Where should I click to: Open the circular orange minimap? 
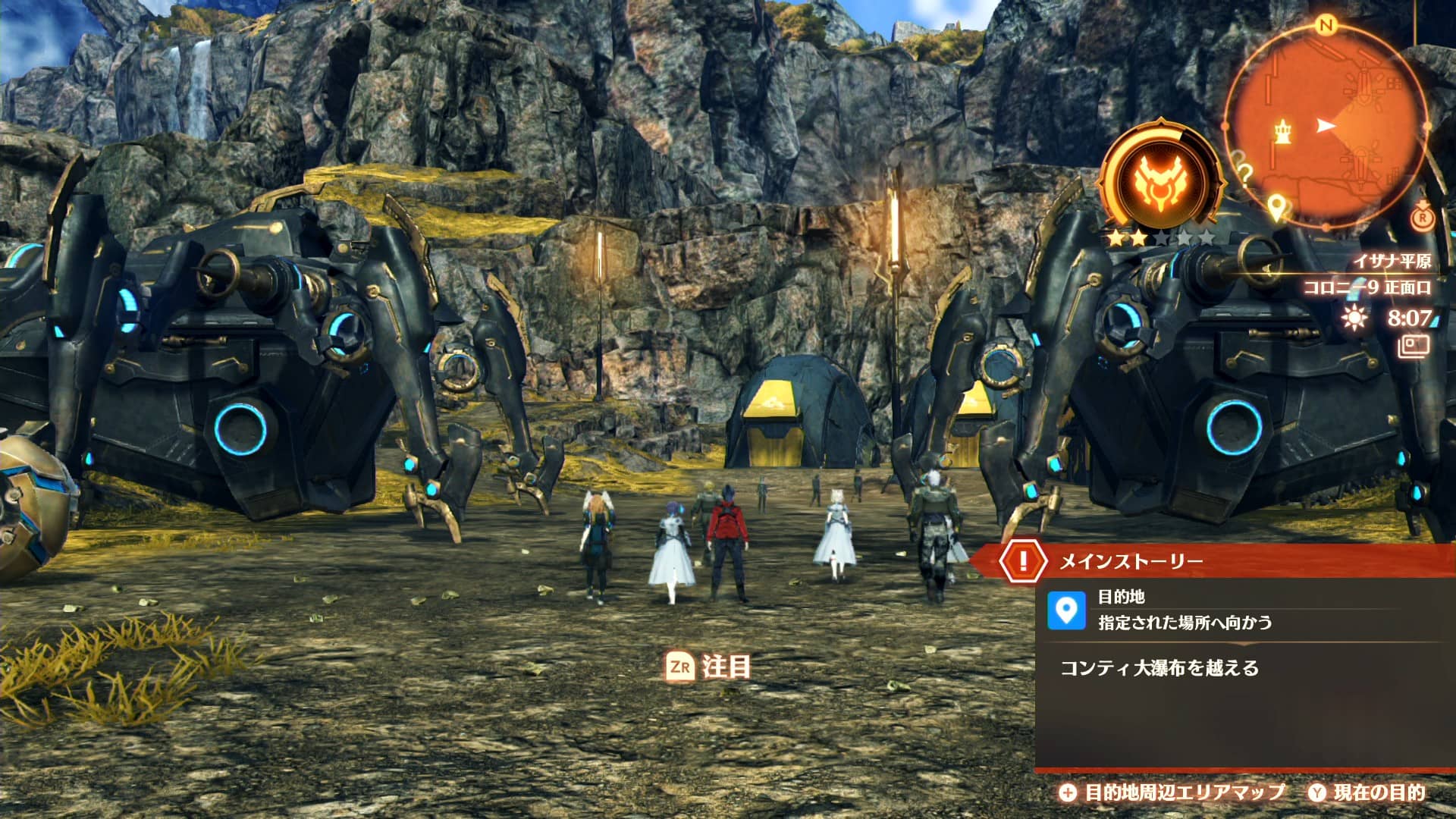click(1326, 126)
